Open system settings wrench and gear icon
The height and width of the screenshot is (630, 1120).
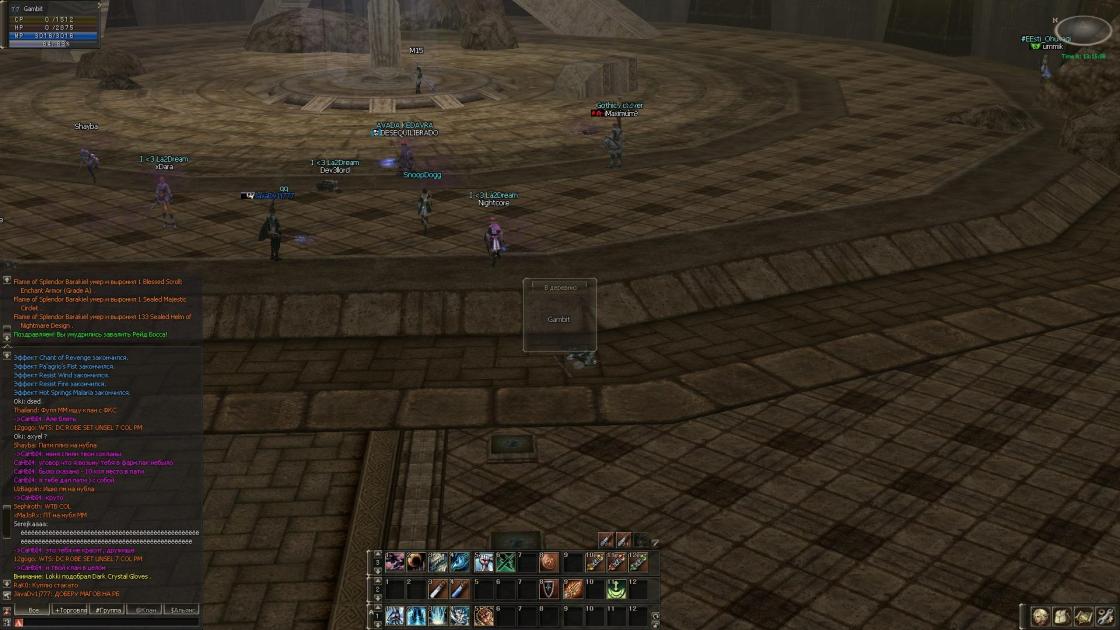(1105, 617)
